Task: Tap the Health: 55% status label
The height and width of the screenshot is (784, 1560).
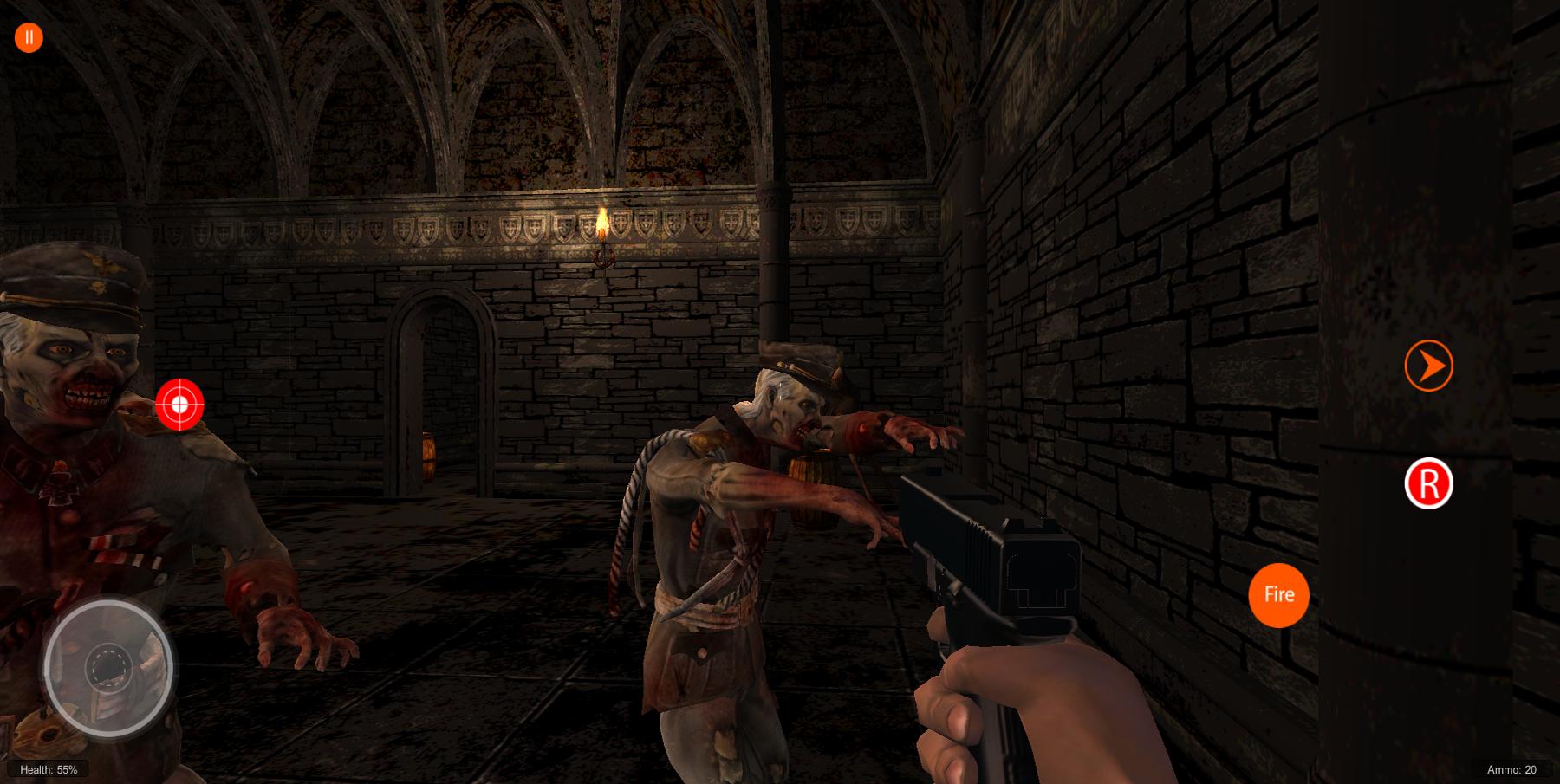Action: 48,768
